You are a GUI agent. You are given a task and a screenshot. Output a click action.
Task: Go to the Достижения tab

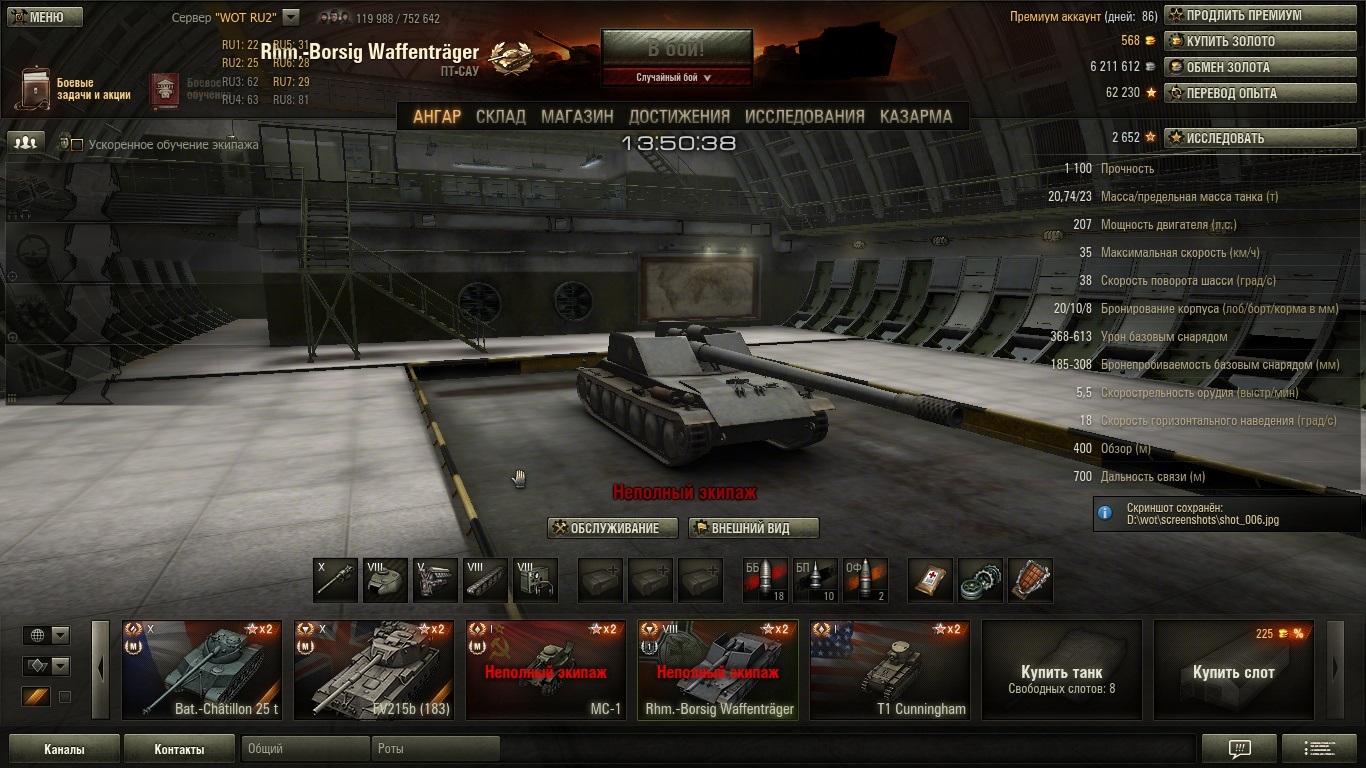pyautogui.click(x=679, y=116)
